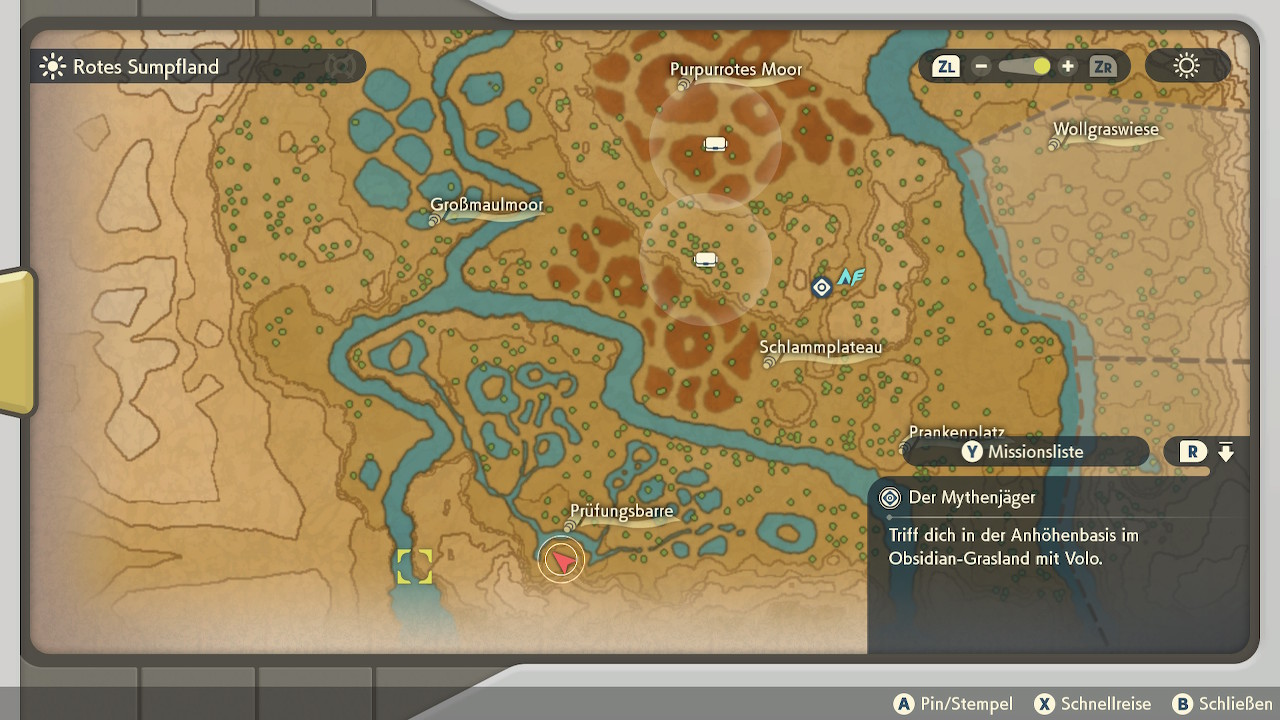This screenshot has width=1280, height=720.
Task: Toggle the sun weather icon button
Action: coord(1186,67)
